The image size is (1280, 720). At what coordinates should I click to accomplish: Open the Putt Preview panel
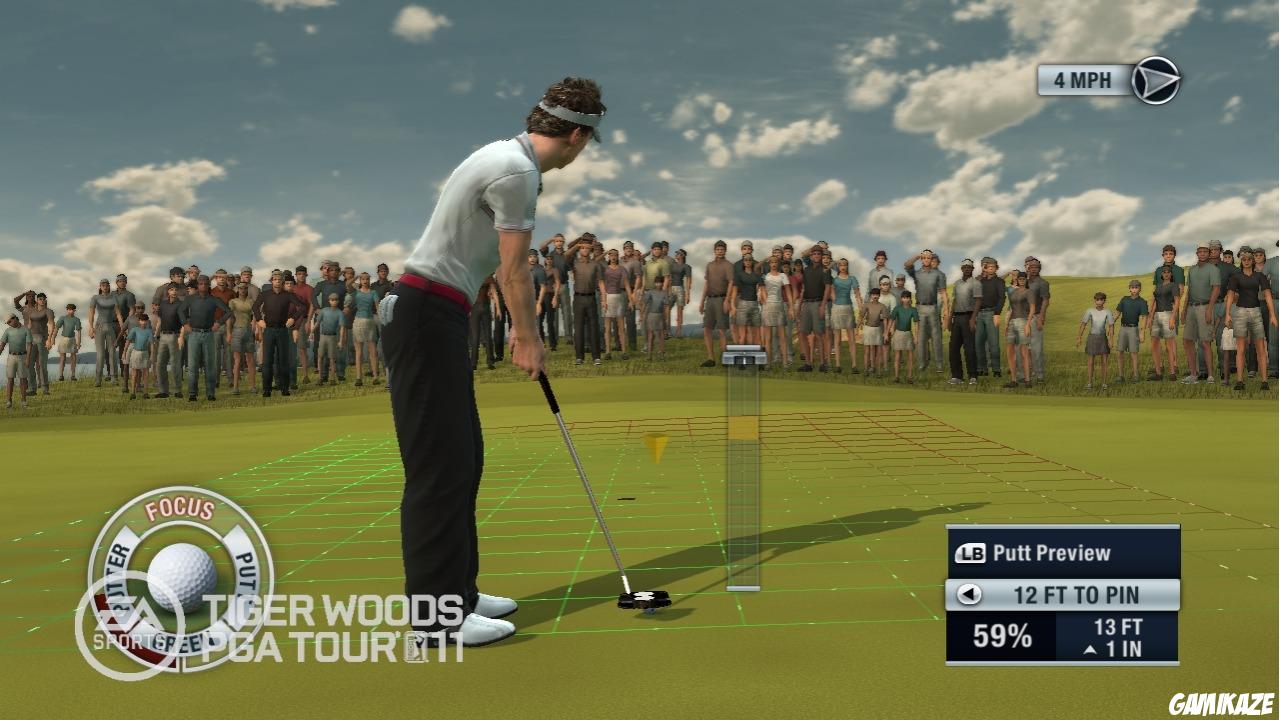(1050, 550)
